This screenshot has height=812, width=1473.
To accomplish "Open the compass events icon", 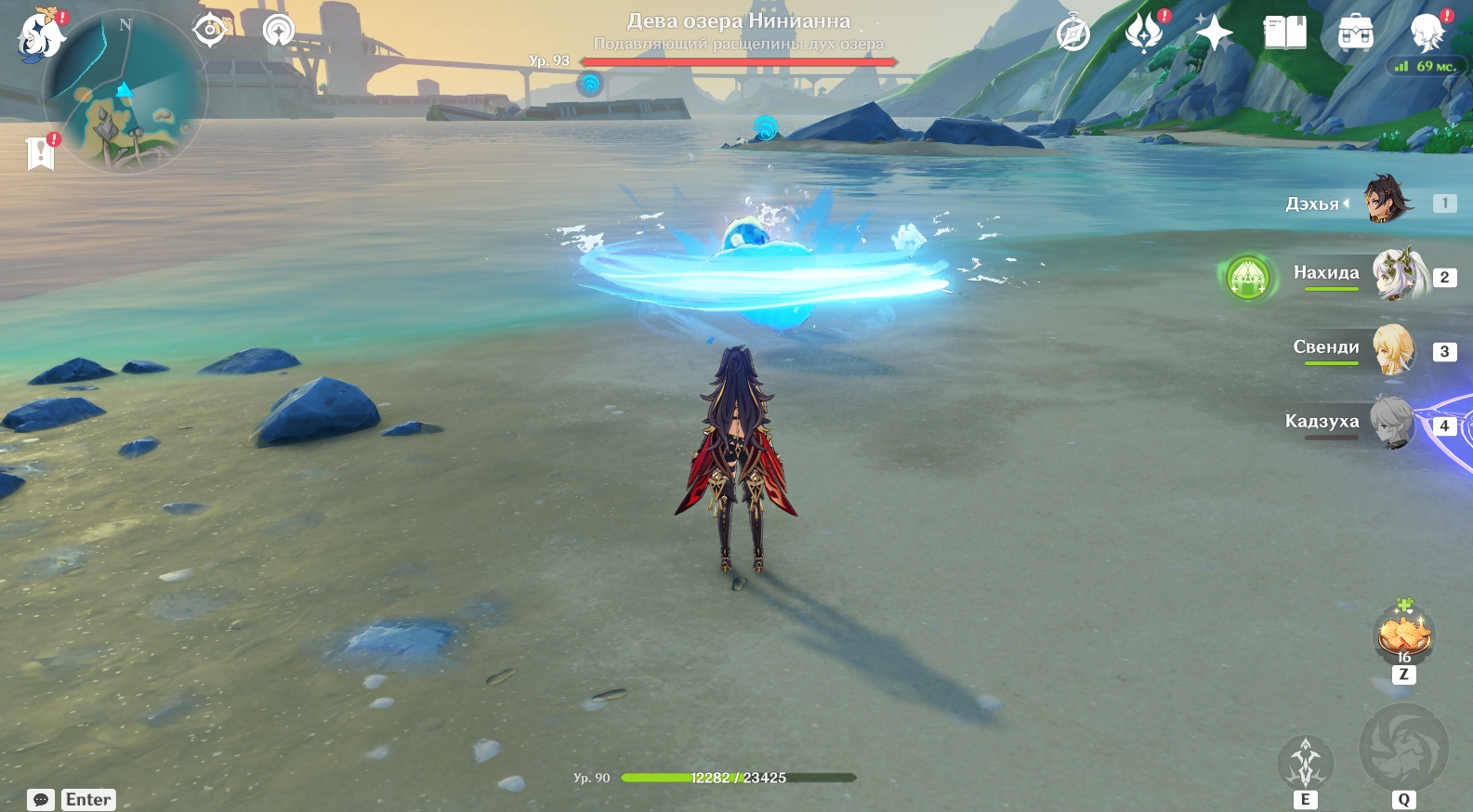I will (x=1073, y=34).
